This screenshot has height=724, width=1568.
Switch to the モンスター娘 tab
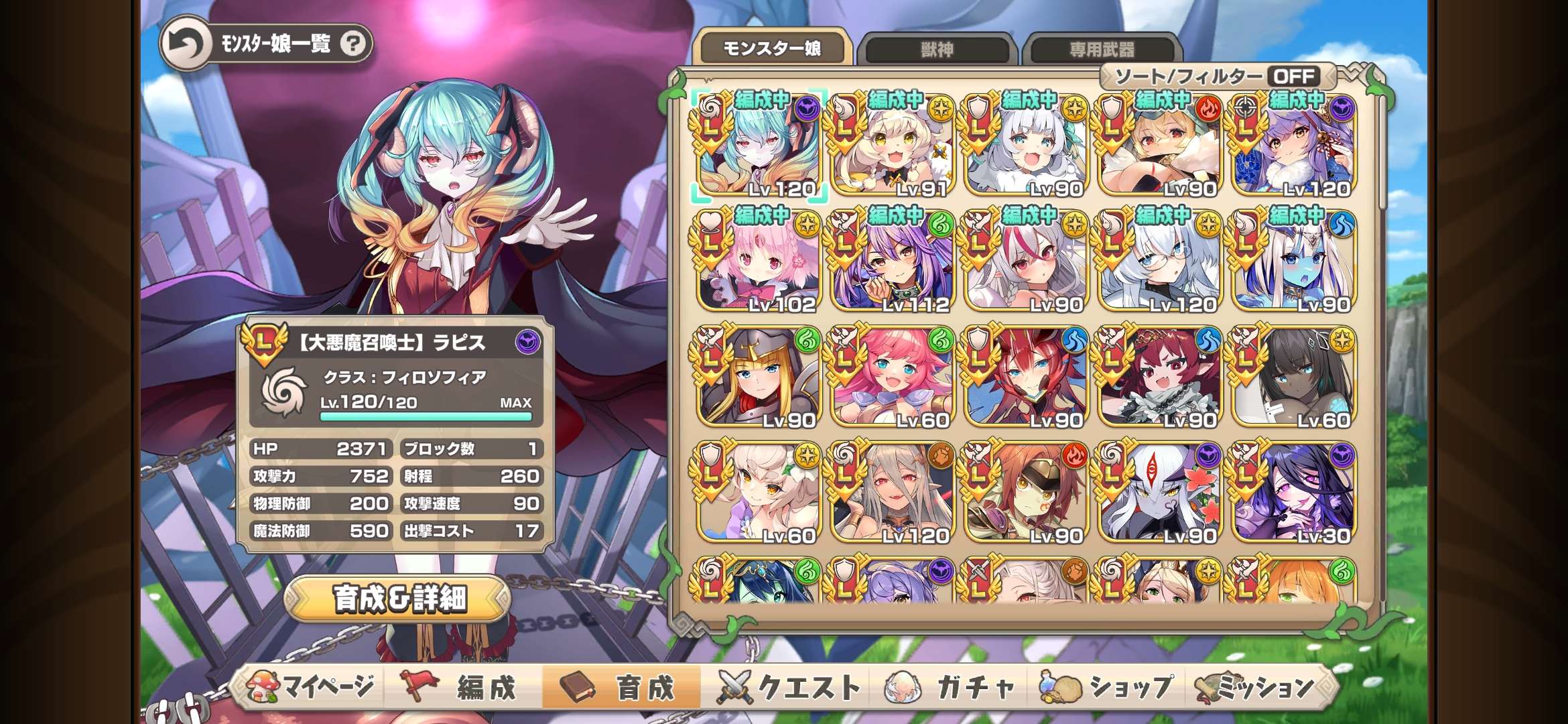(x=772, y=48)
